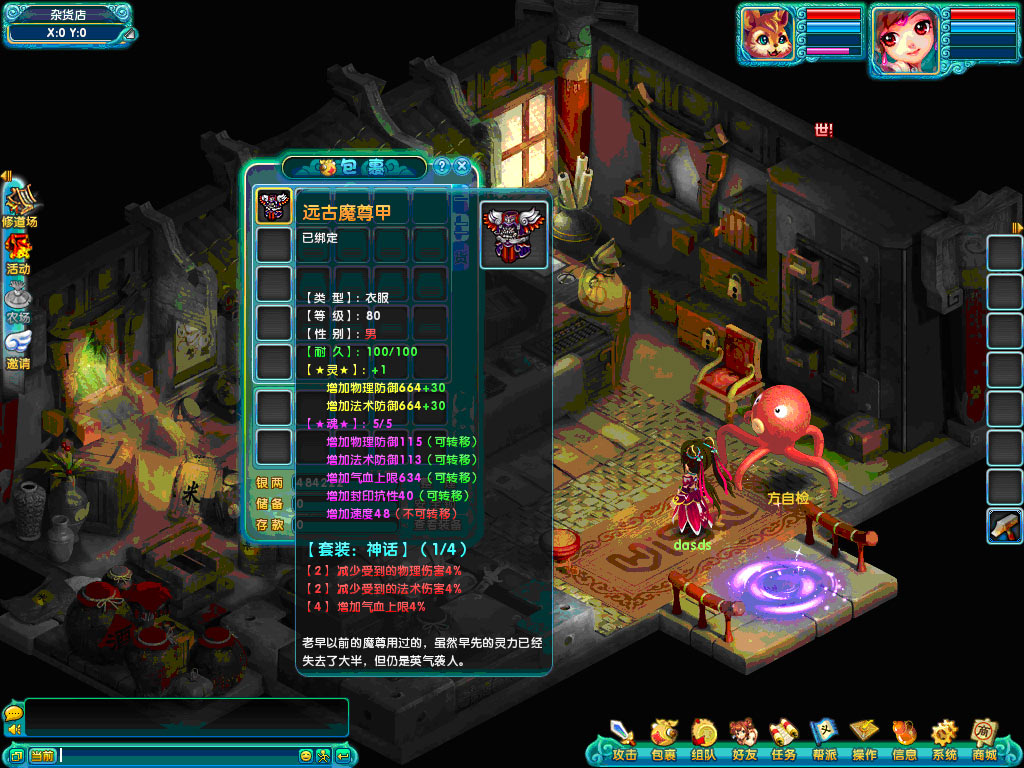
Task: Click the hammer icon in the right-side slot column
Action: point(1004,526)
